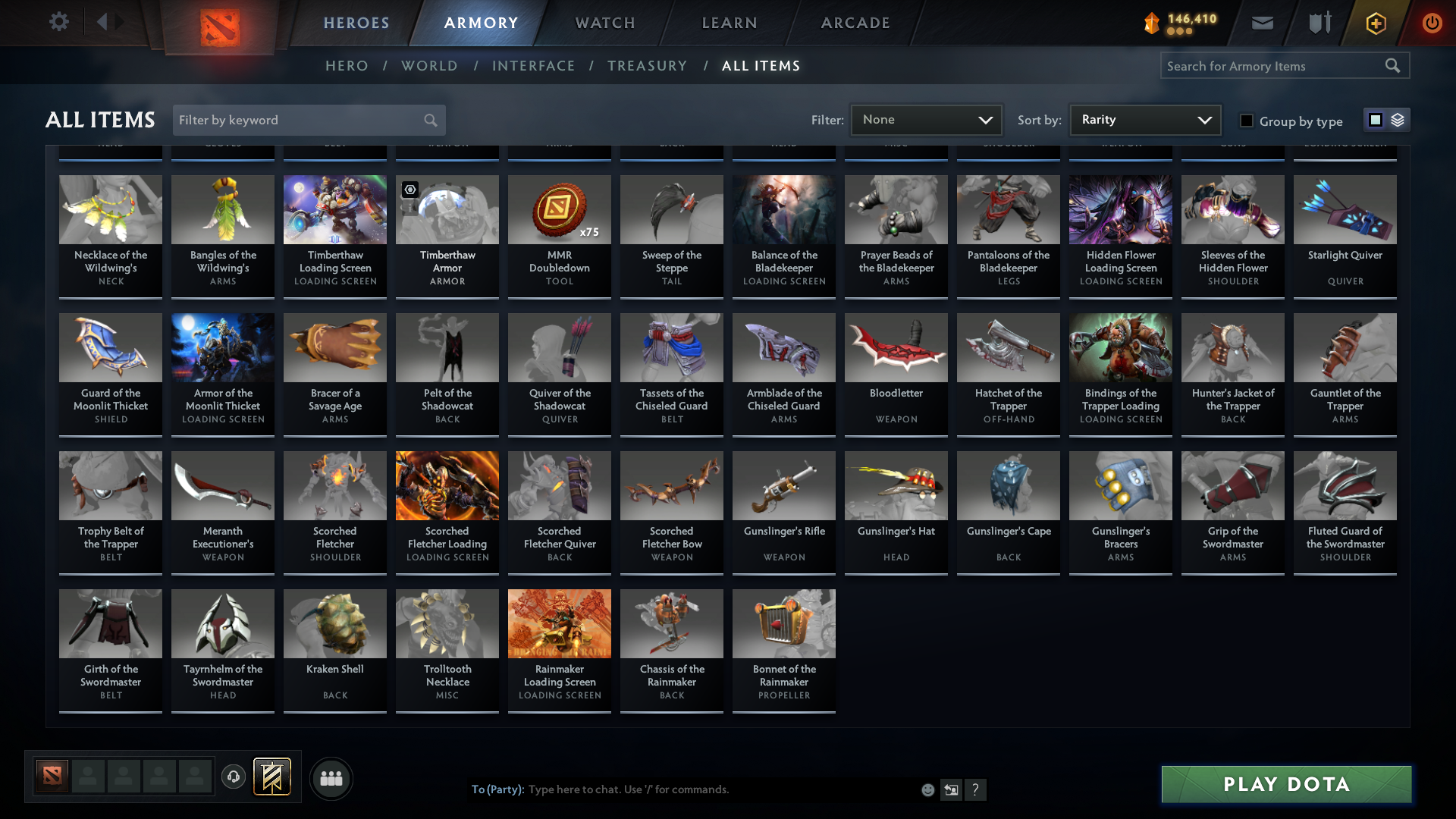Image resolution: width=1456 pixels, height=819 pixels.
Task: Open the Filter None dropdown
Action: (925, 119)
